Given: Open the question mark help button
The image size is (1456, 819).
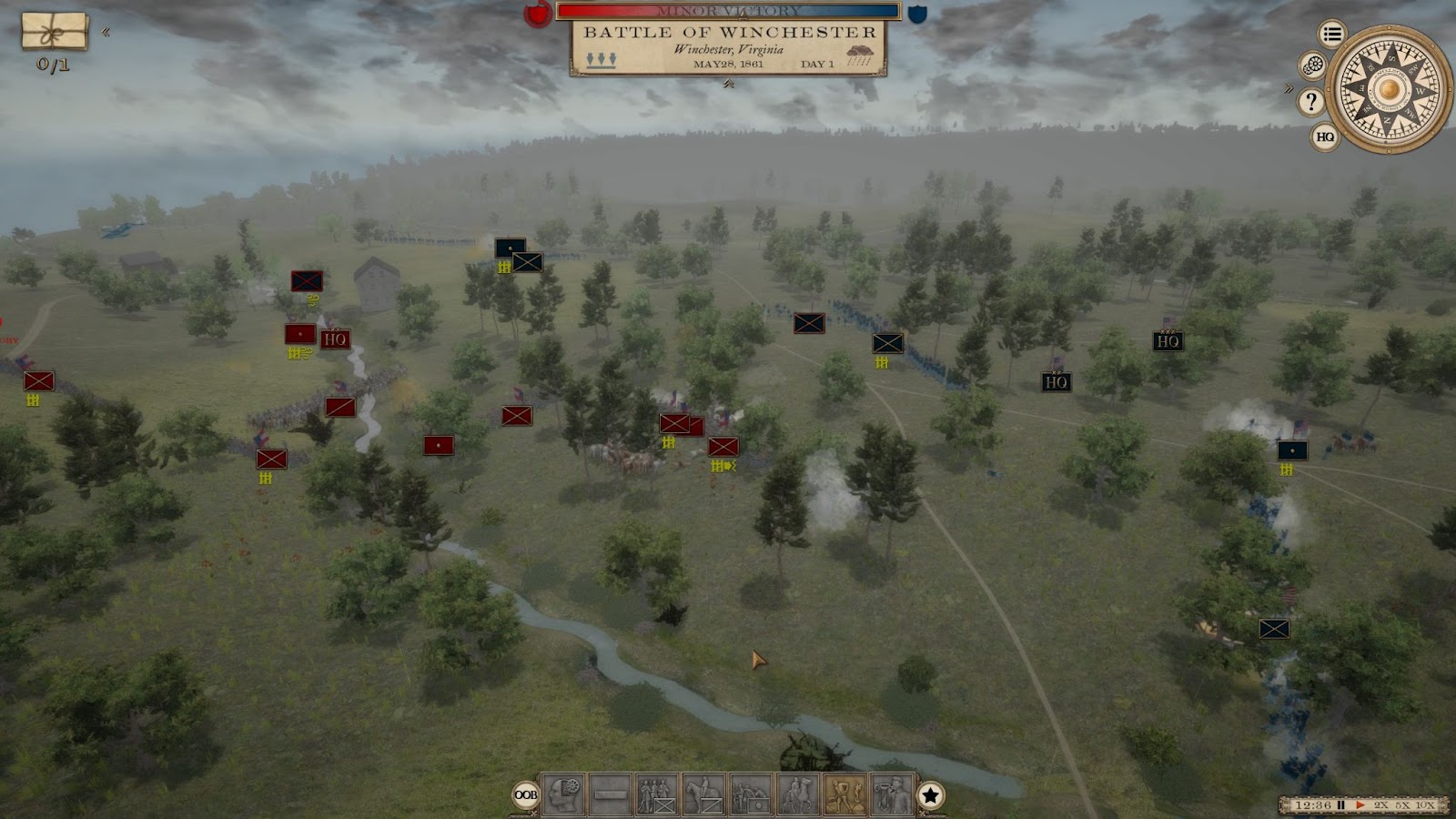Looking at the screenshot, I should (1311, 101).
